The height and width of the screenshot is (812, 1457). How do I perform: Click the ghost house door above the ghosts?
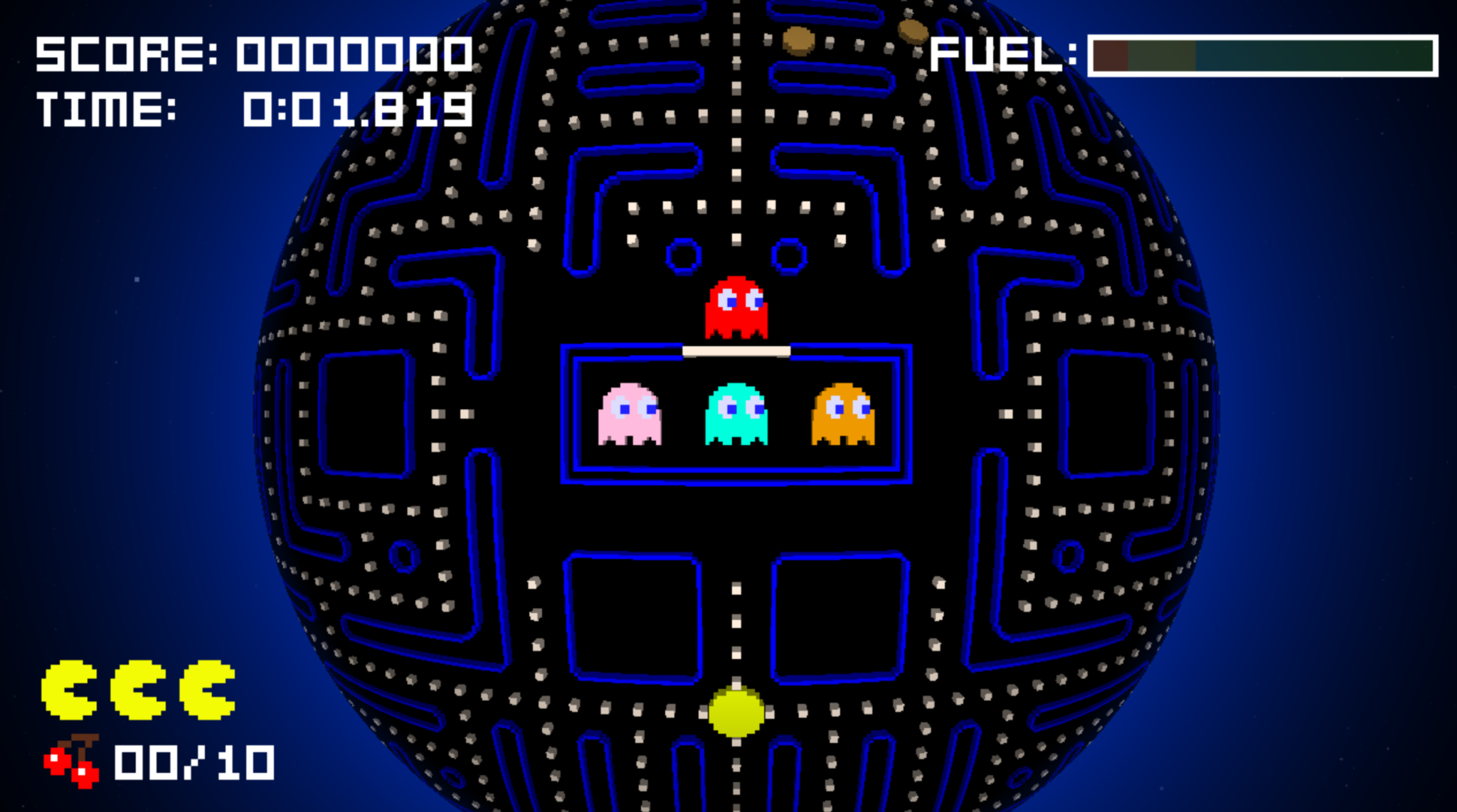click(736, 349)
